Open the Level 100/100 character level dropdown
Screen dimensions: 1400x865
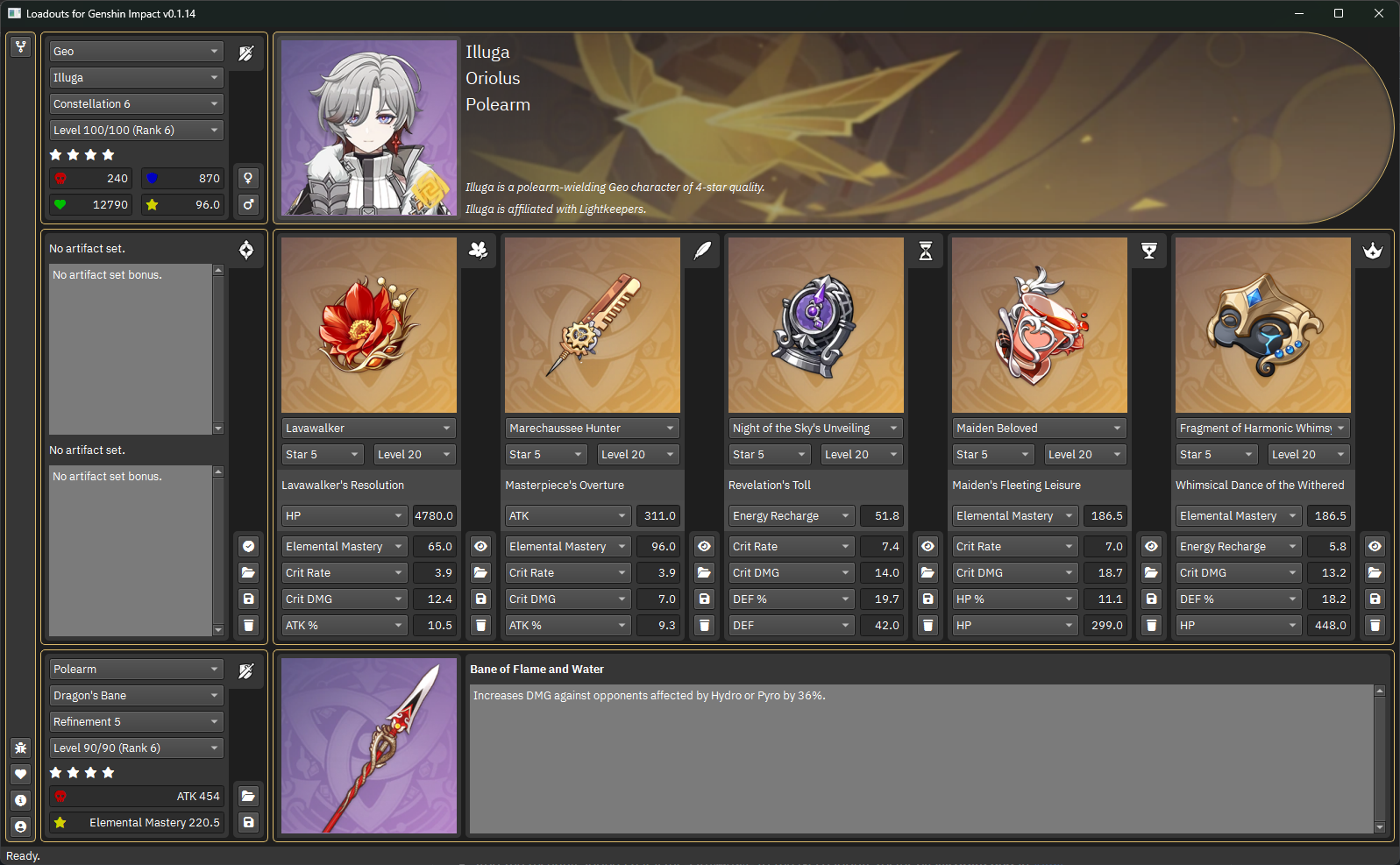(136, 131)
